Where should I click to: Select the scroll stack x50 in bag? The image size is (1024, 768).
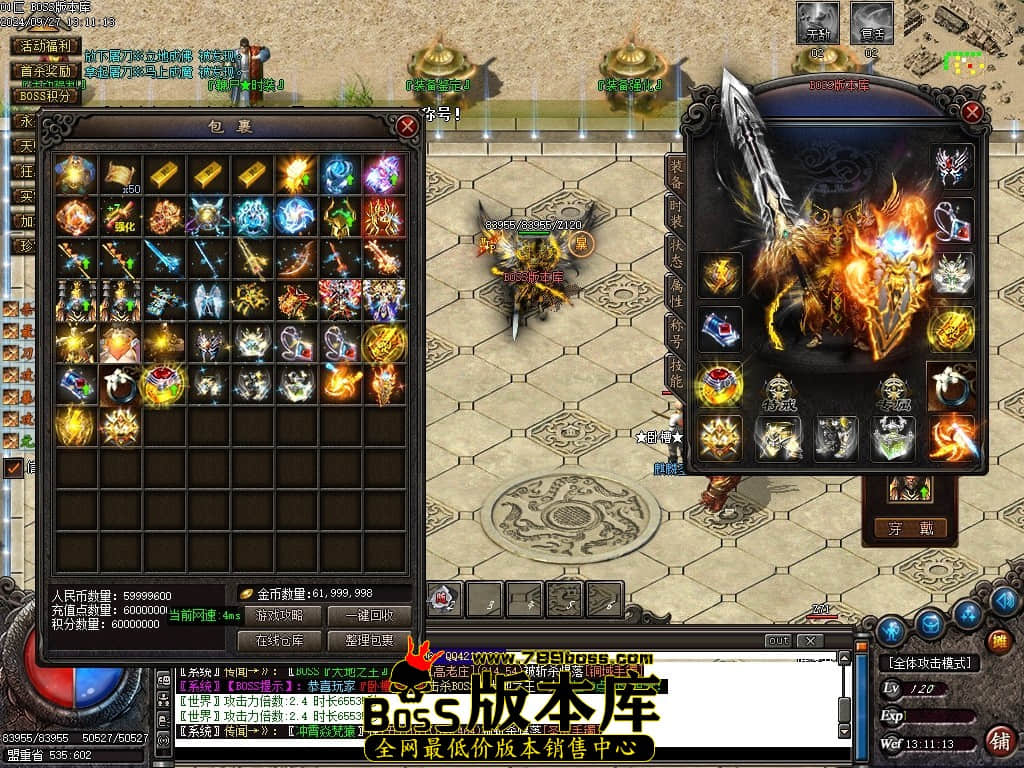(x=121, y=175)
